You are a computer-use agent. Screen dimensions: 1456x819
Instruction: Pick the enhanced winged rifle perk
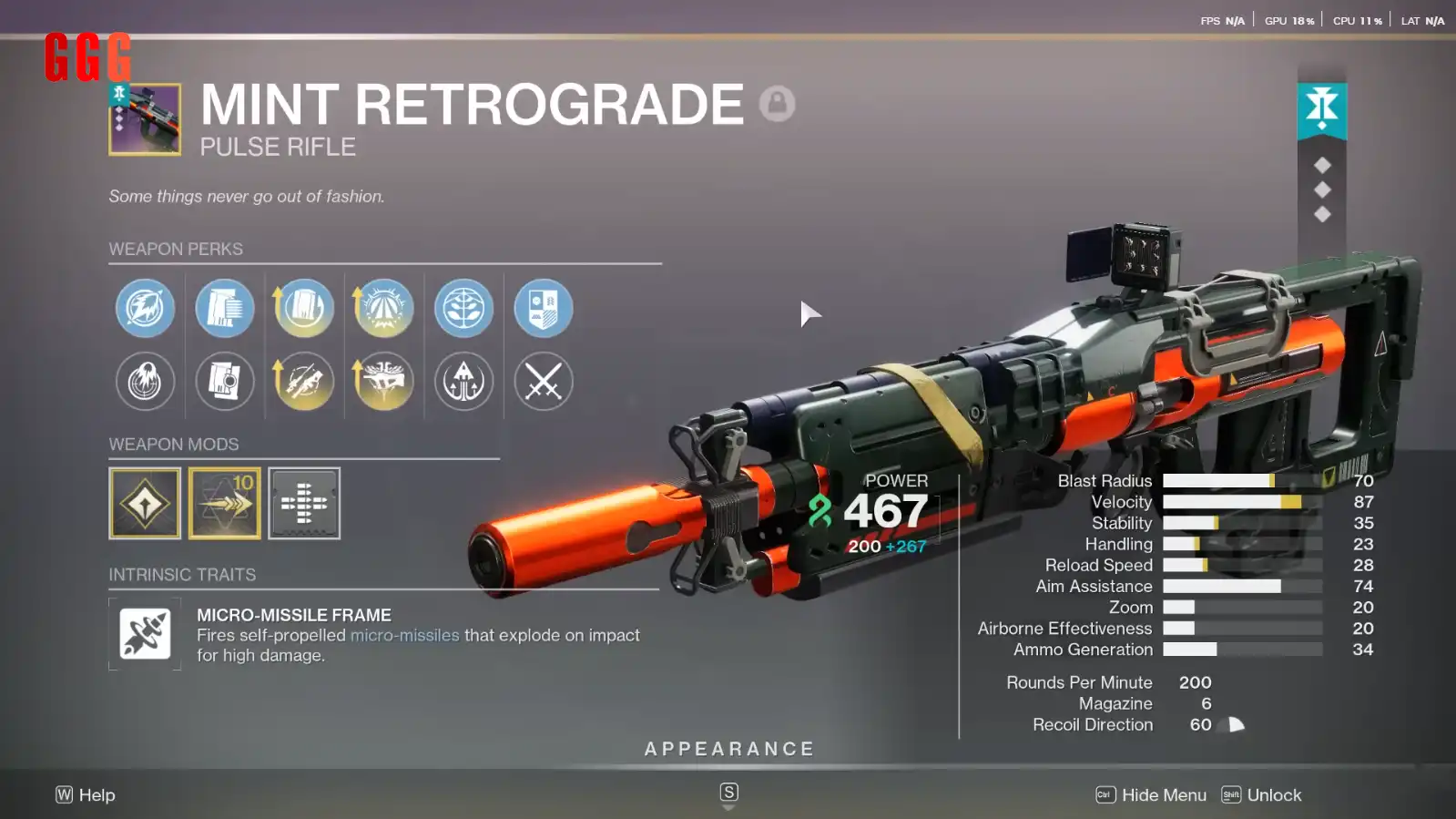(x=383, y=381)
